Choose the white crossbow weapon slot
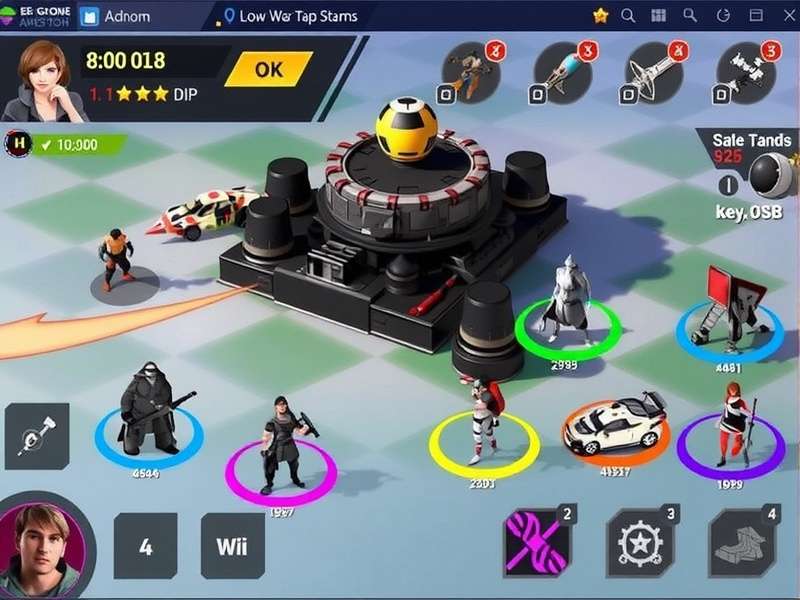This screenshot has width=800, height=600. [652, 72]
